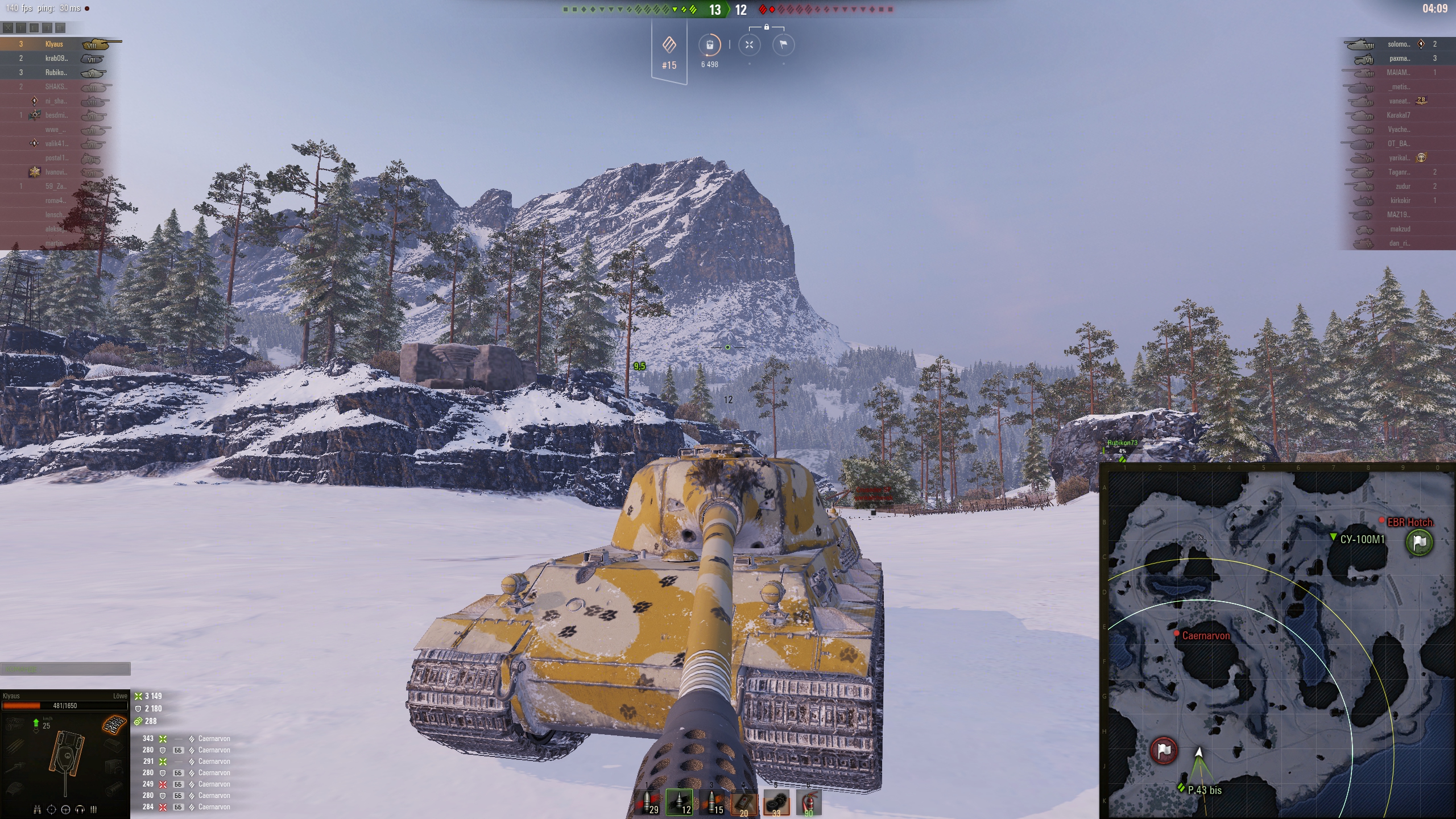This screenshot has width=1456, height=819.
Task: Click the minimap in the corner
Action: [1277, 641]
